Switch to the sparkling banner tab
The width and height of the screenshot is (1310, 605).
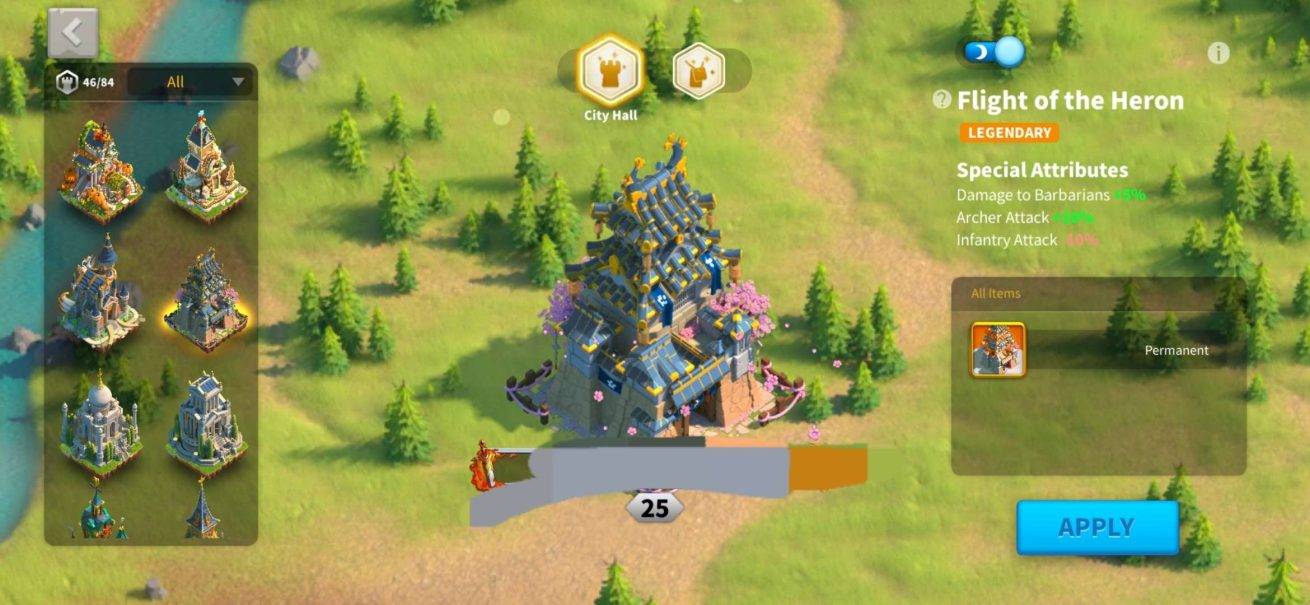698,70
